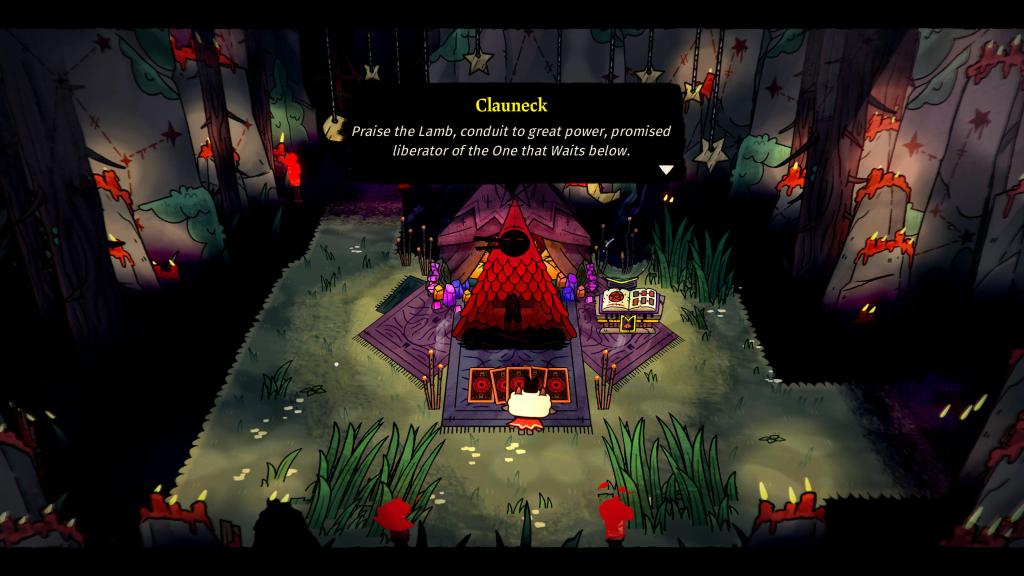
Task: Advance Clauneck's dialogue with the white arrow
Action: point(665,170)
